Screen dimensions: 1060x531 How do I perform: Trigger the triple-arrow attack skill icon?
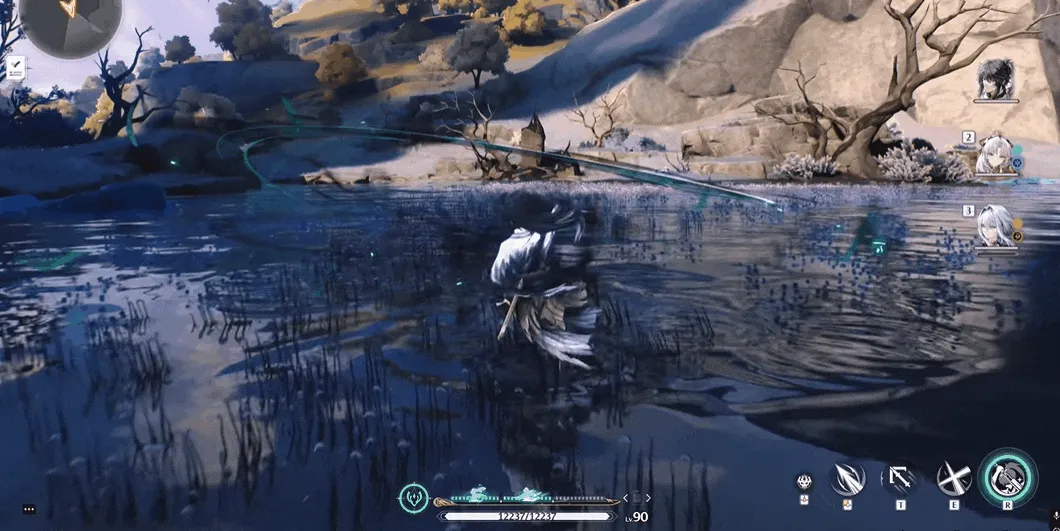pyautogui.click(x=847, y=478)
